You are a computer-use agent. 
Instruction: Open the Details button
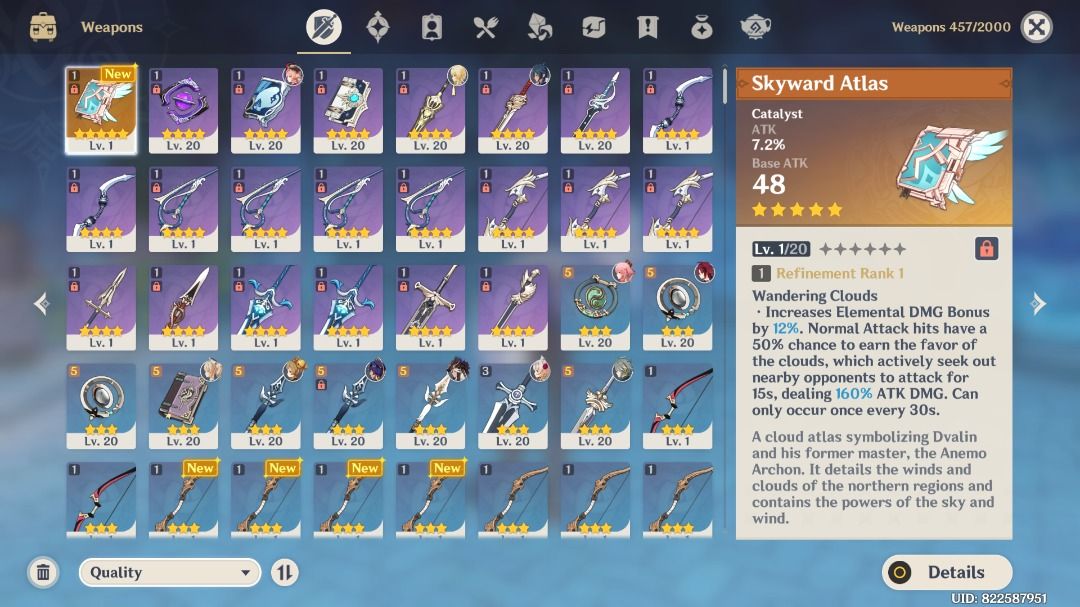coord(946,572)
